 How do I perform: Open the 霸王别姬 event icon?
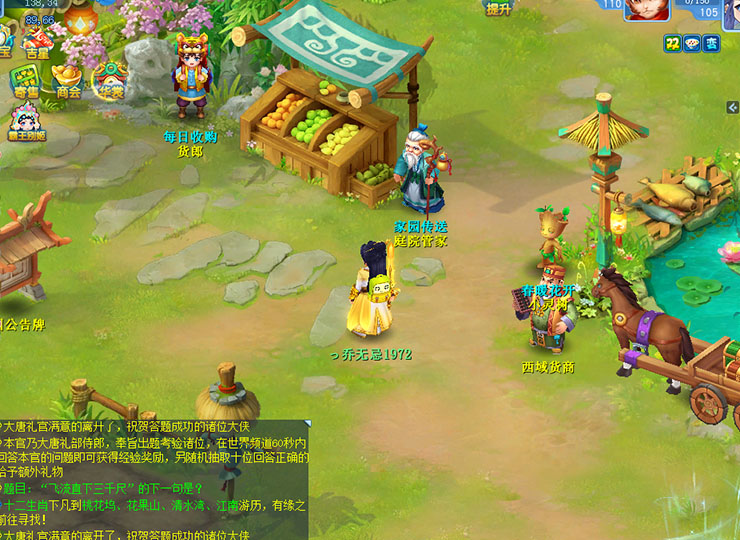(27, 121)
